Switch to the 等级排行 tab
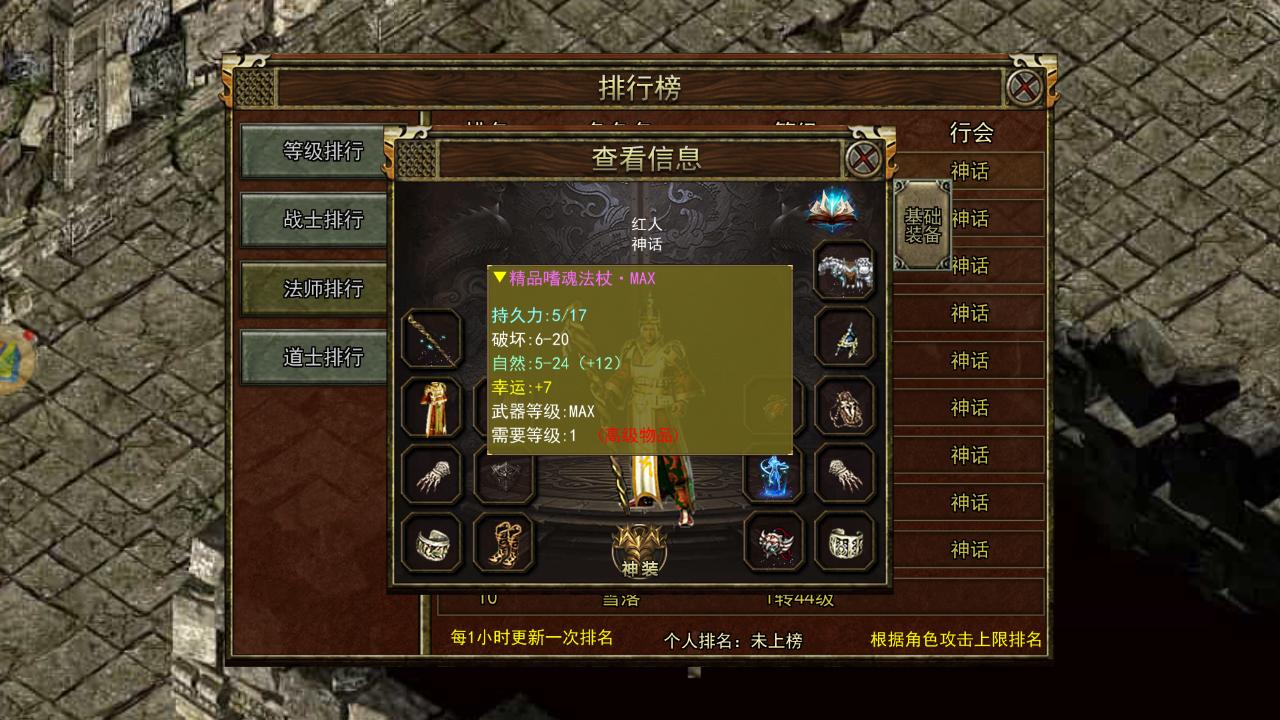 point(313,149)
